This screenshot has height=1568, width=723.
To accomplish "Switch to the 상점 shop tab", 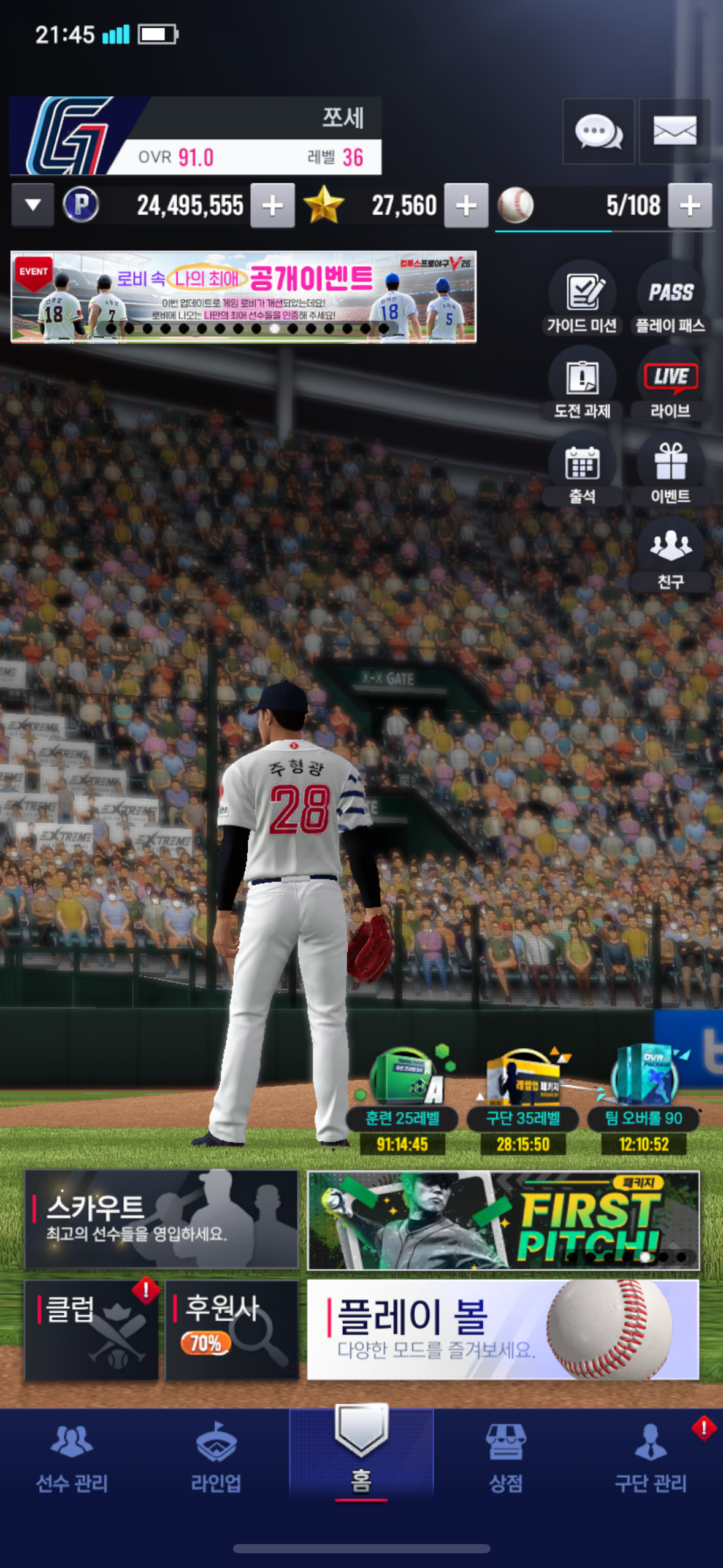I will tap(505, 1458).
